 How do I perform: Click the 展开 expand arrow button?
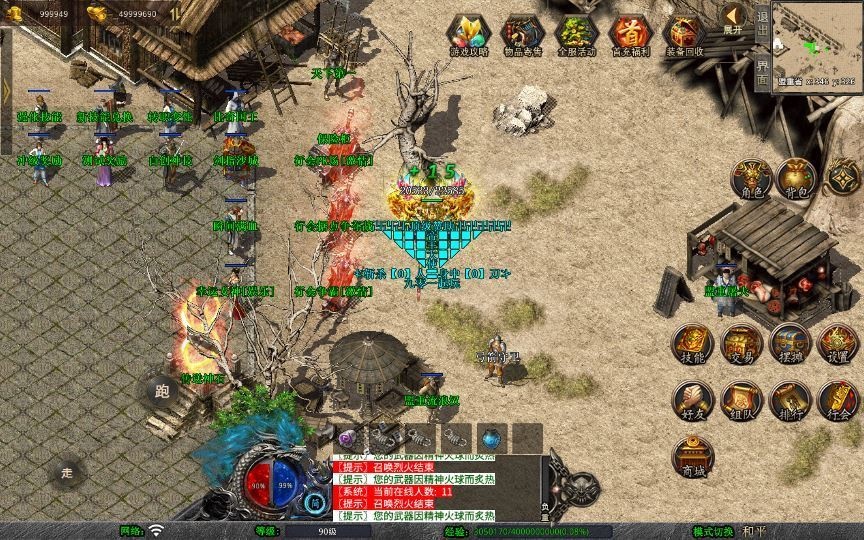coord(733,18)
